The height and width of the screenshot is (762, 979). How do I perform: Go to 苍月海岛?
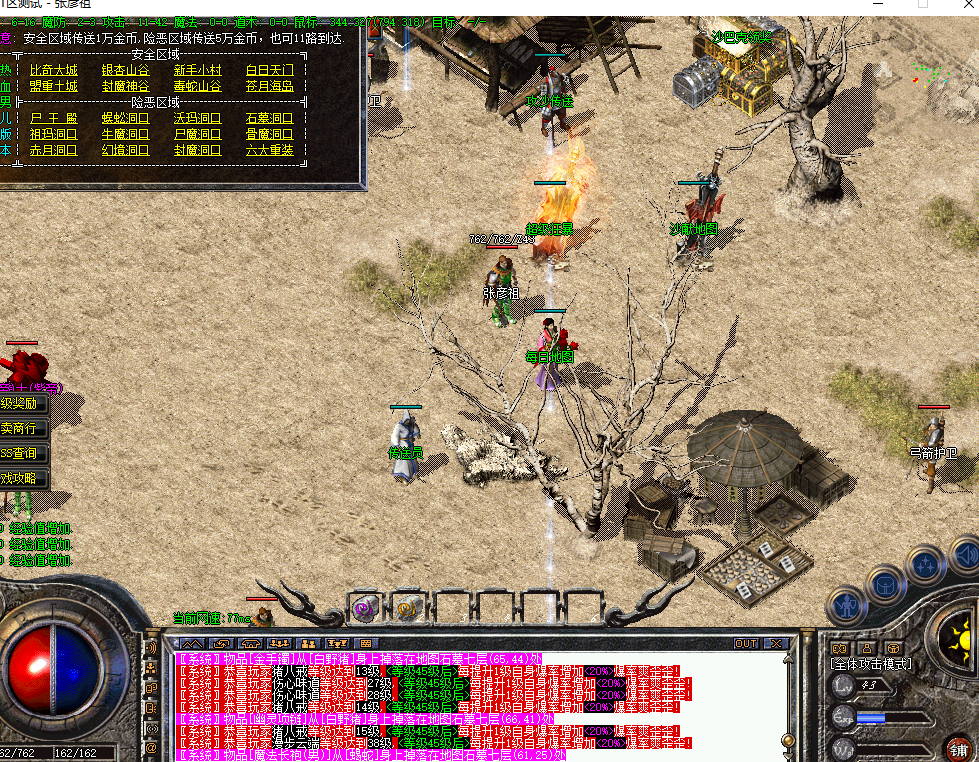pos(269,86)
